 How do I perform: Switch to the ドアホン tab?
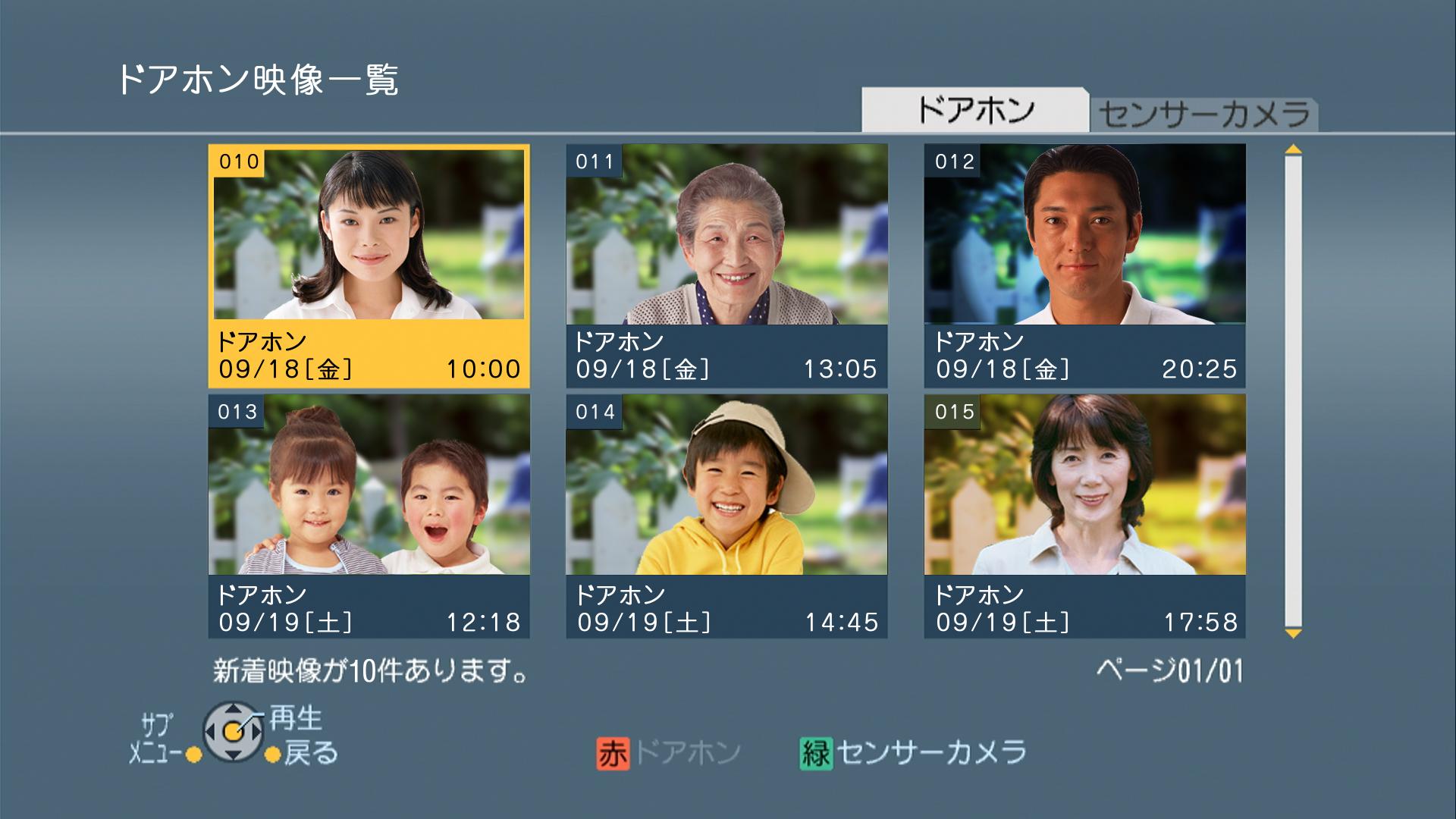tap(974, 111)
